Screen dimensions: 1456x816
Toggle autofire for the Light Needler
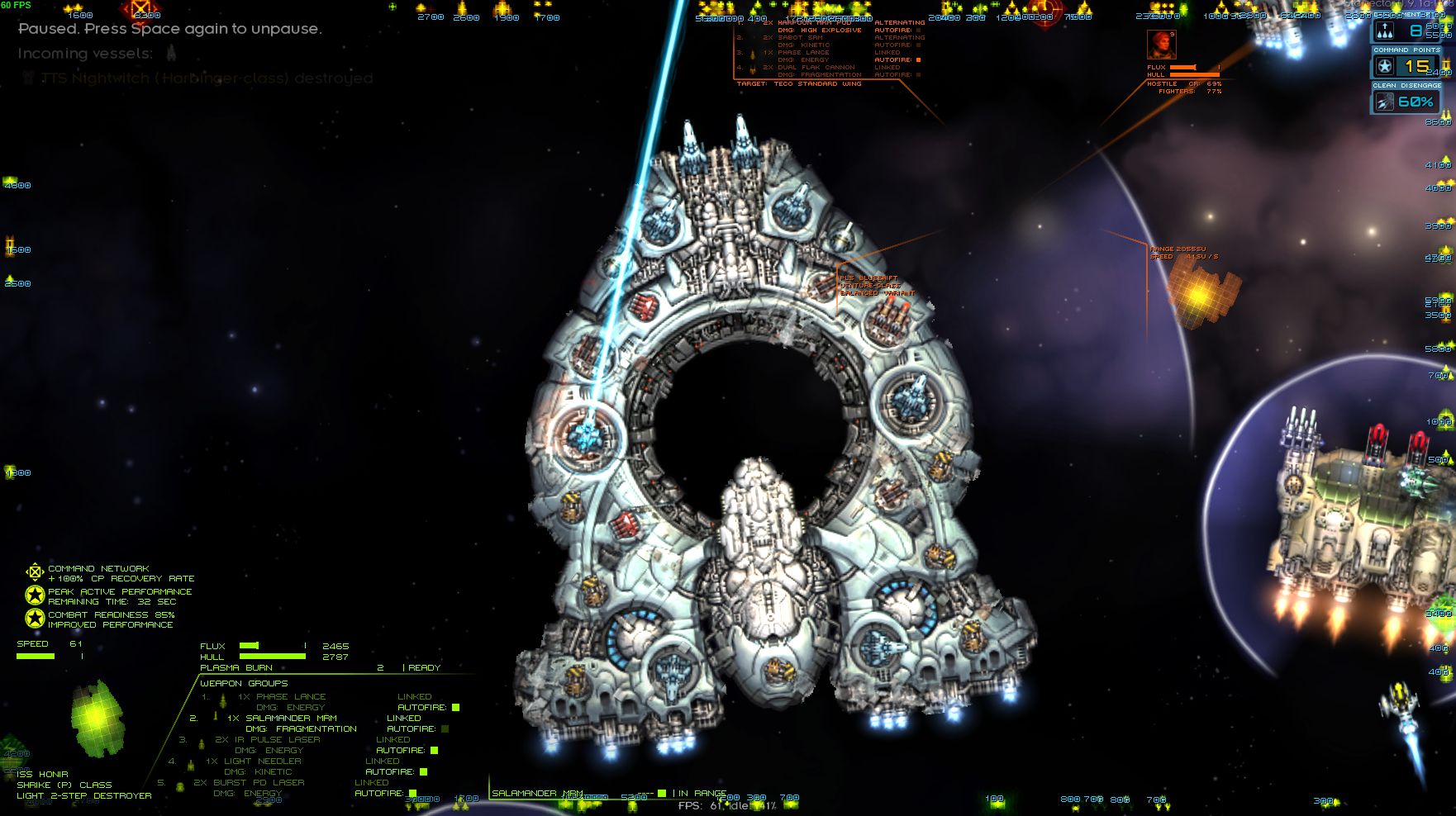(423, 771)
